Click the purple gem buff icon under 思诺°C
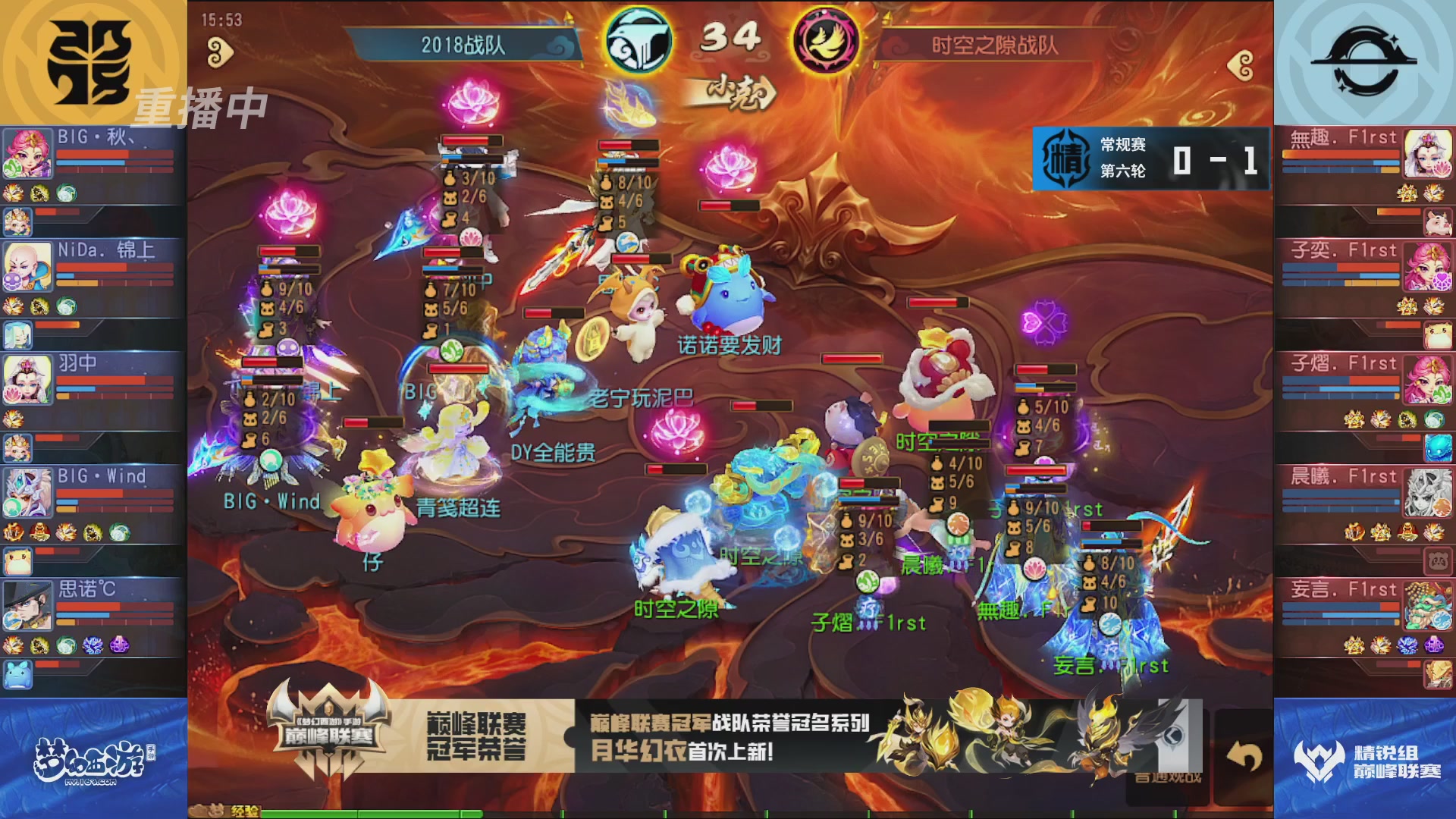 [x=119, y=645]
